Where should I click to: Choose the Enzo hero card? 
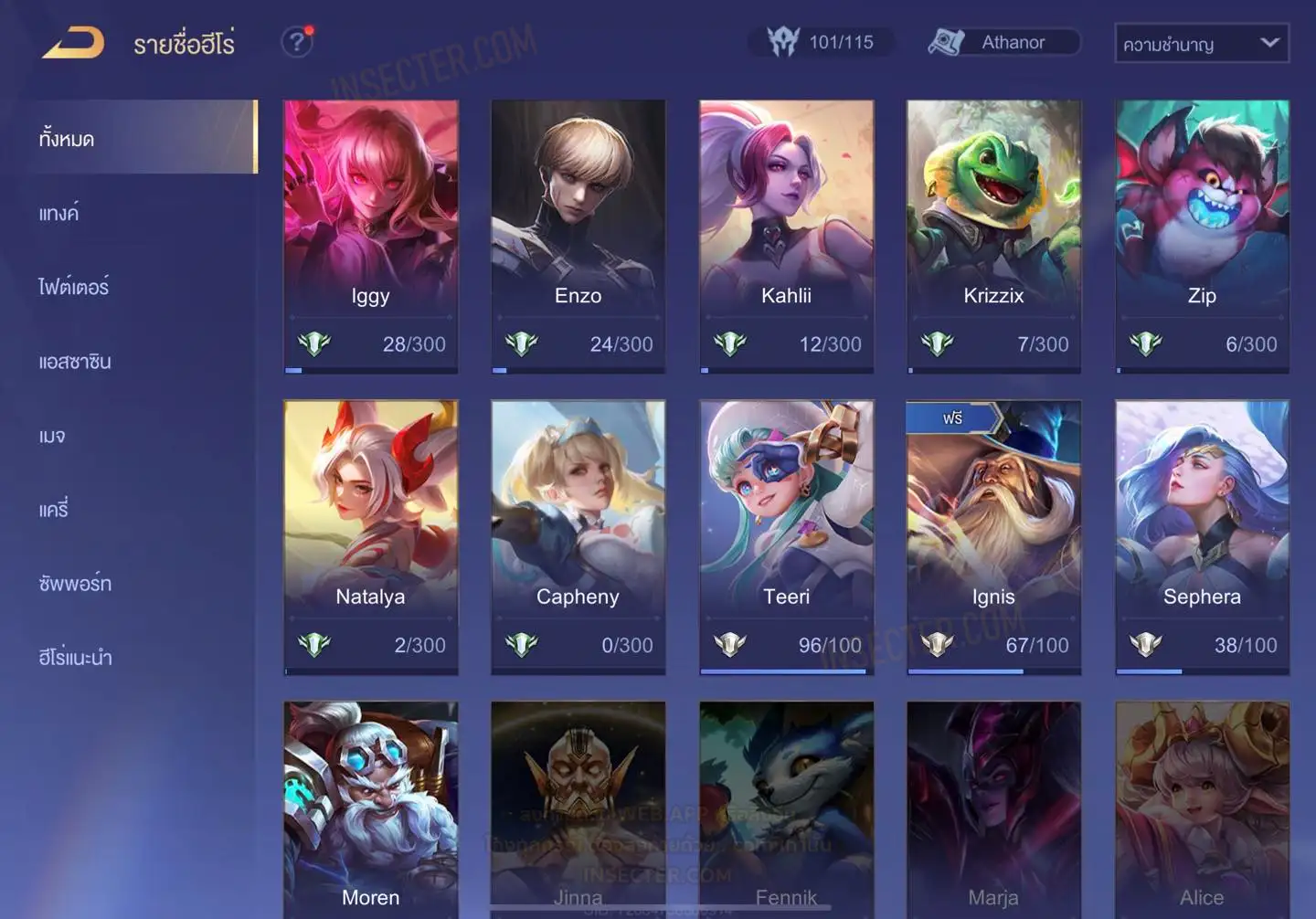tap(578, 236)
